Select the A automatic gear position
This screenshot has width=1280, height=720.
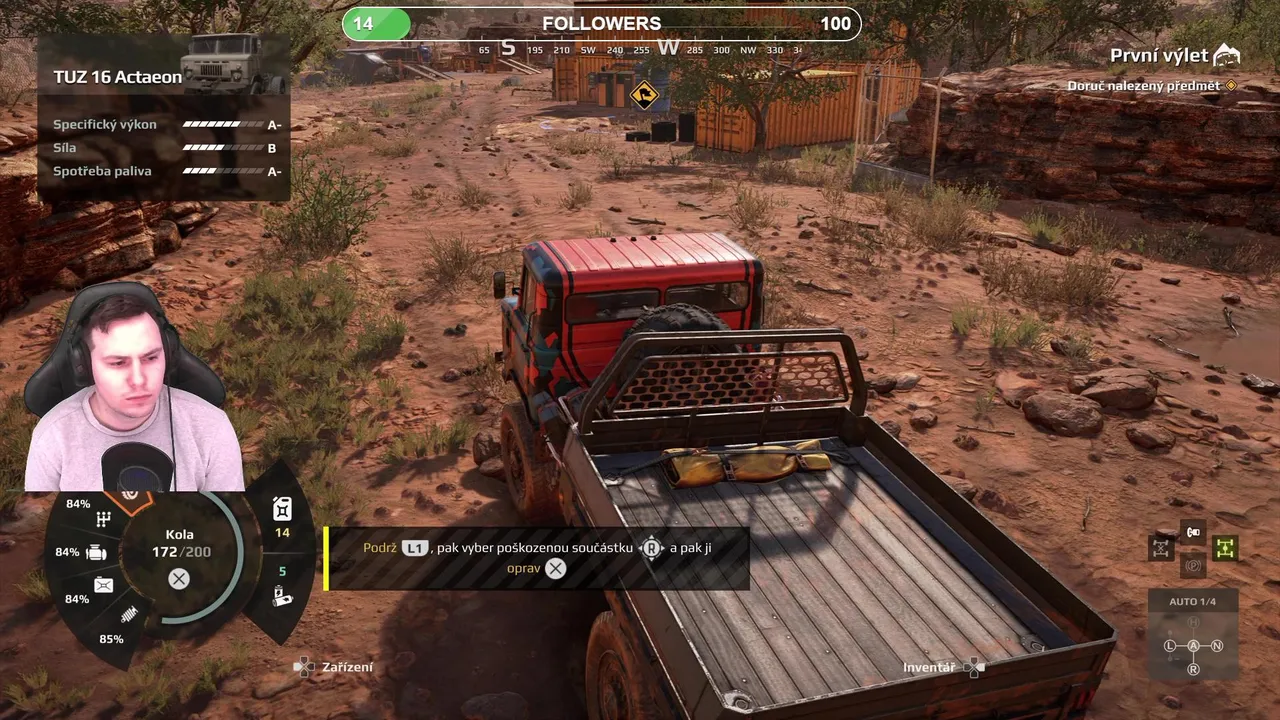pyautogui.click(x=1193, y=646)
